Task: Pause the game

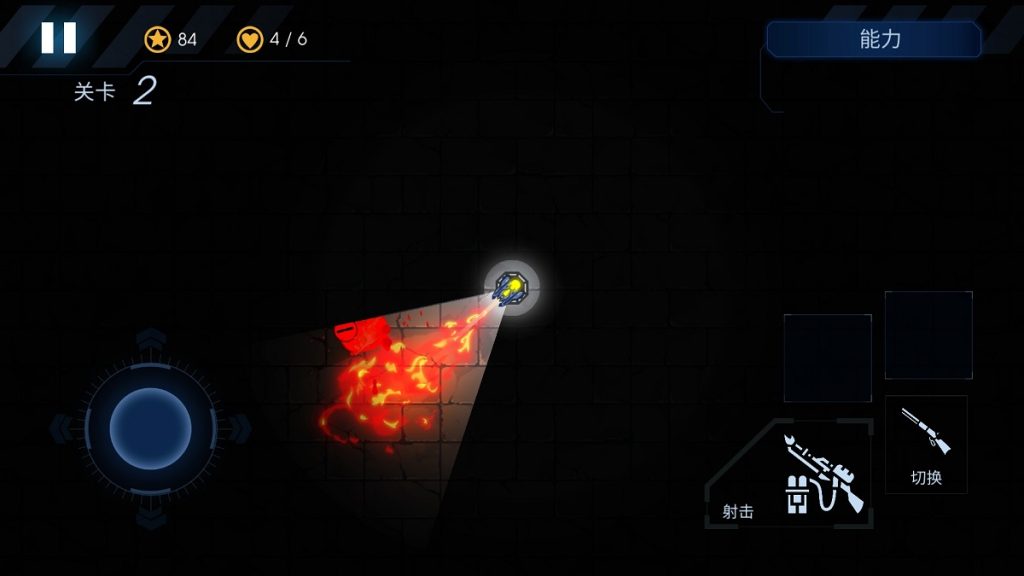Action: 58,38
